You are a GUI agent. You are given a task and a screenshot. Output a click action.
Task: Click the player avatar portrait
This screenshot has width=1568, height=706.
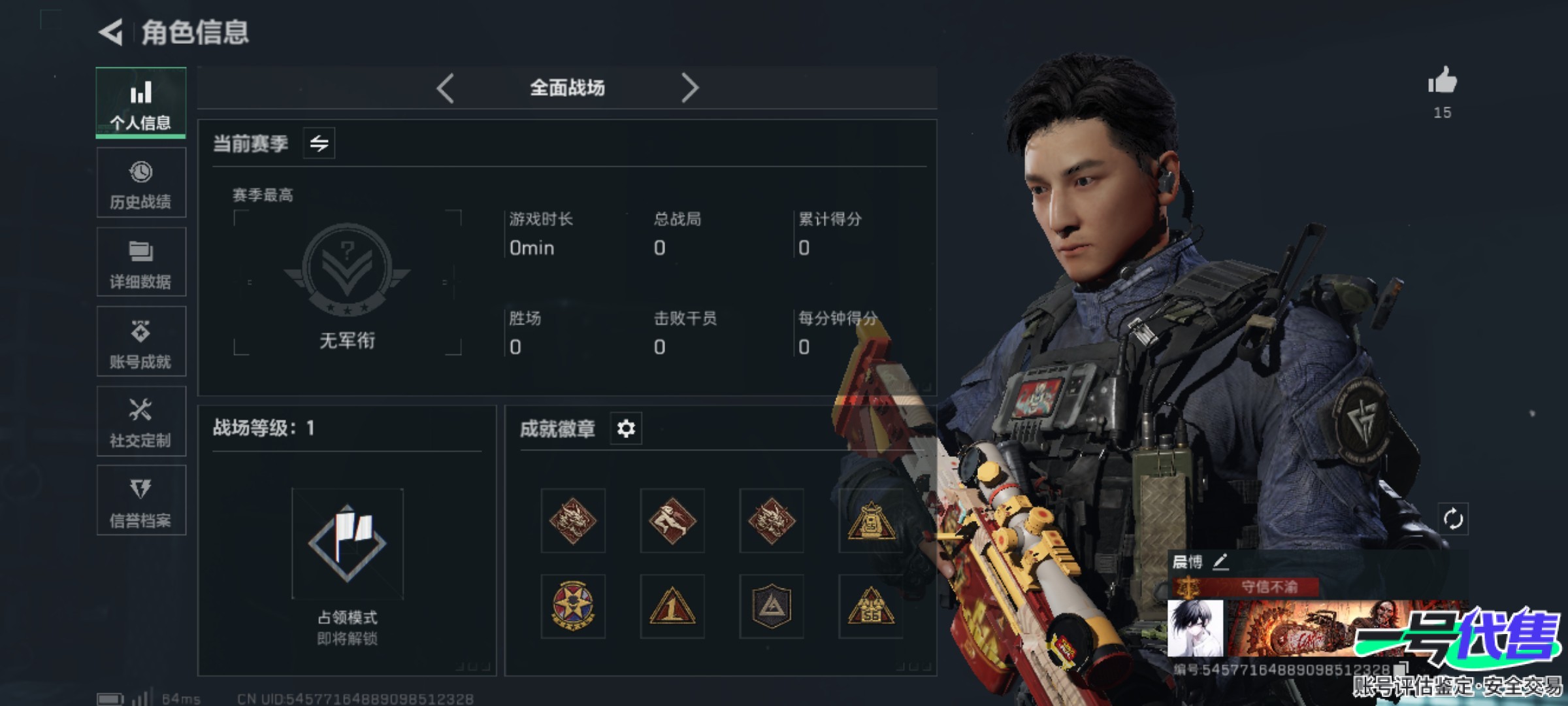coord(1196,628)
